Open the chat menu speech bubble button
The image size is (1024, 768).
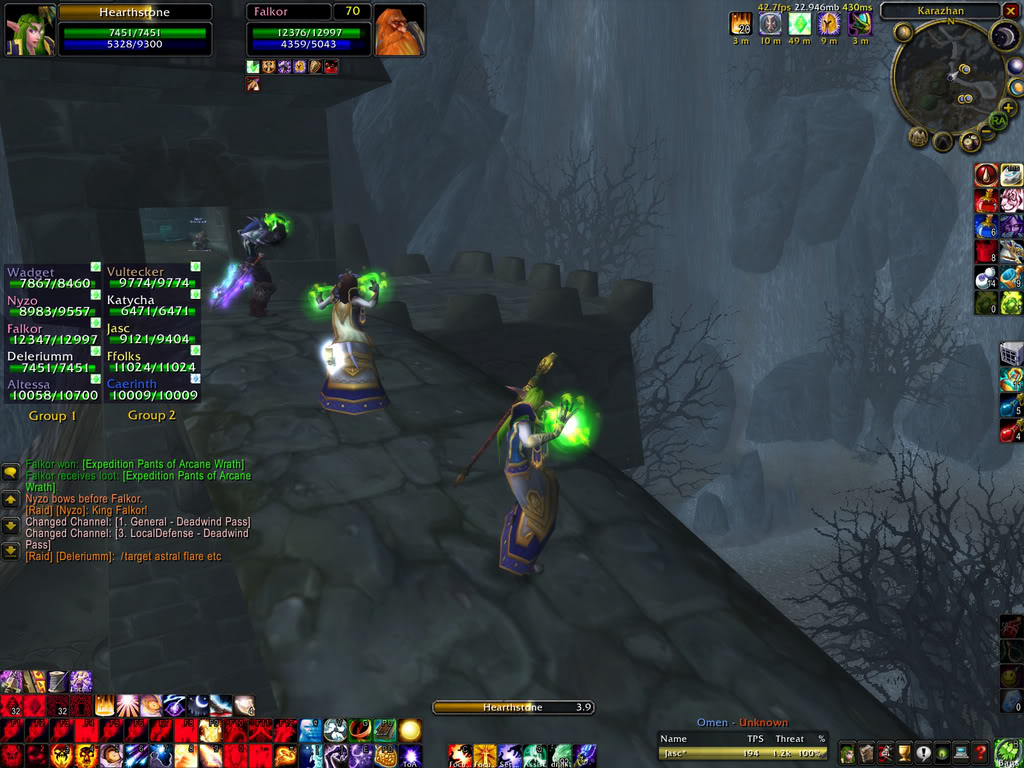tap(10, 472)
